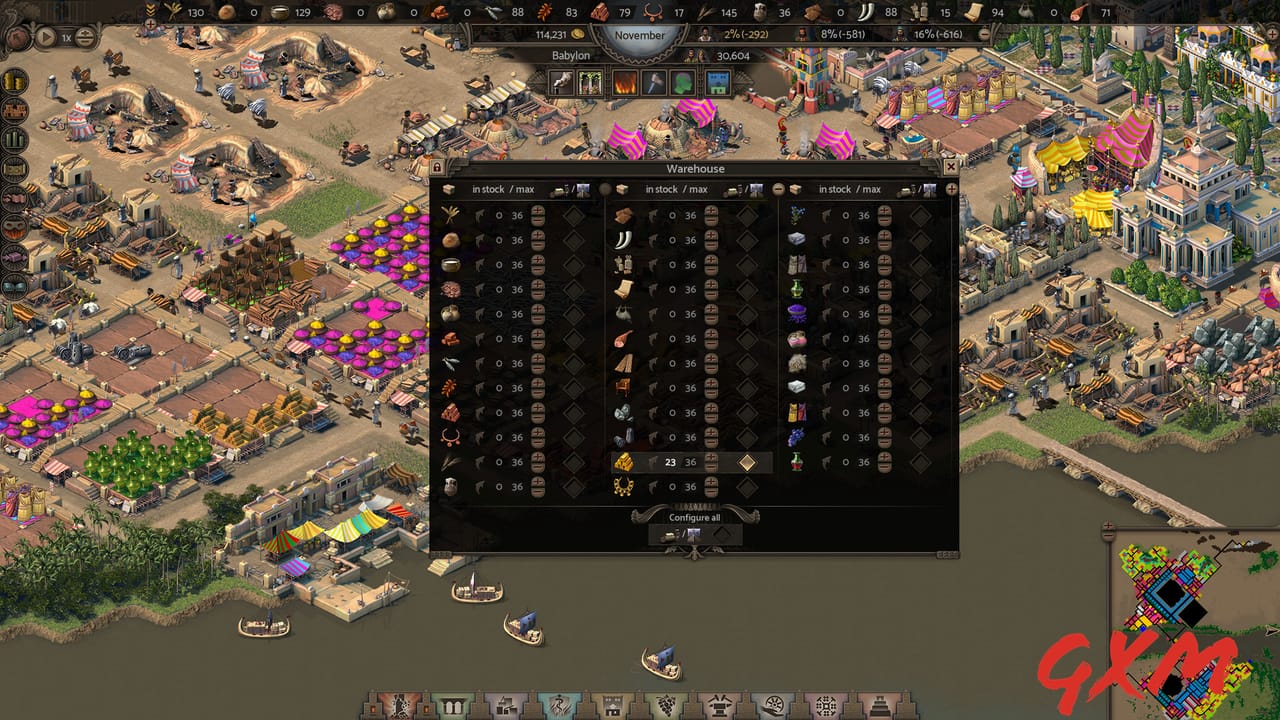Open the game speed selector next to 1x
The height and width of the screenshot is (720, 1280).
(85, 38)
